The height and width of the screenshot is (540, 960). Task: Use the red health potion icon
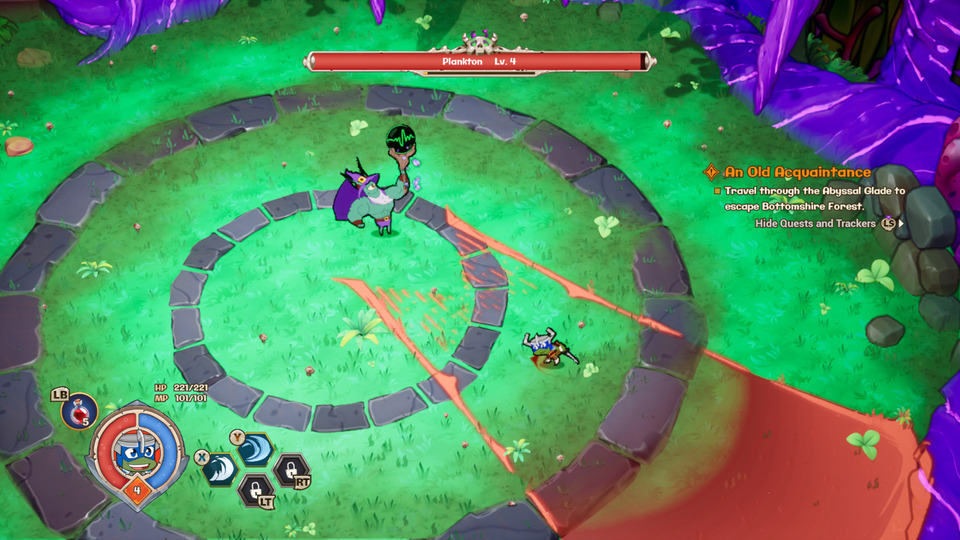(79, 409)
